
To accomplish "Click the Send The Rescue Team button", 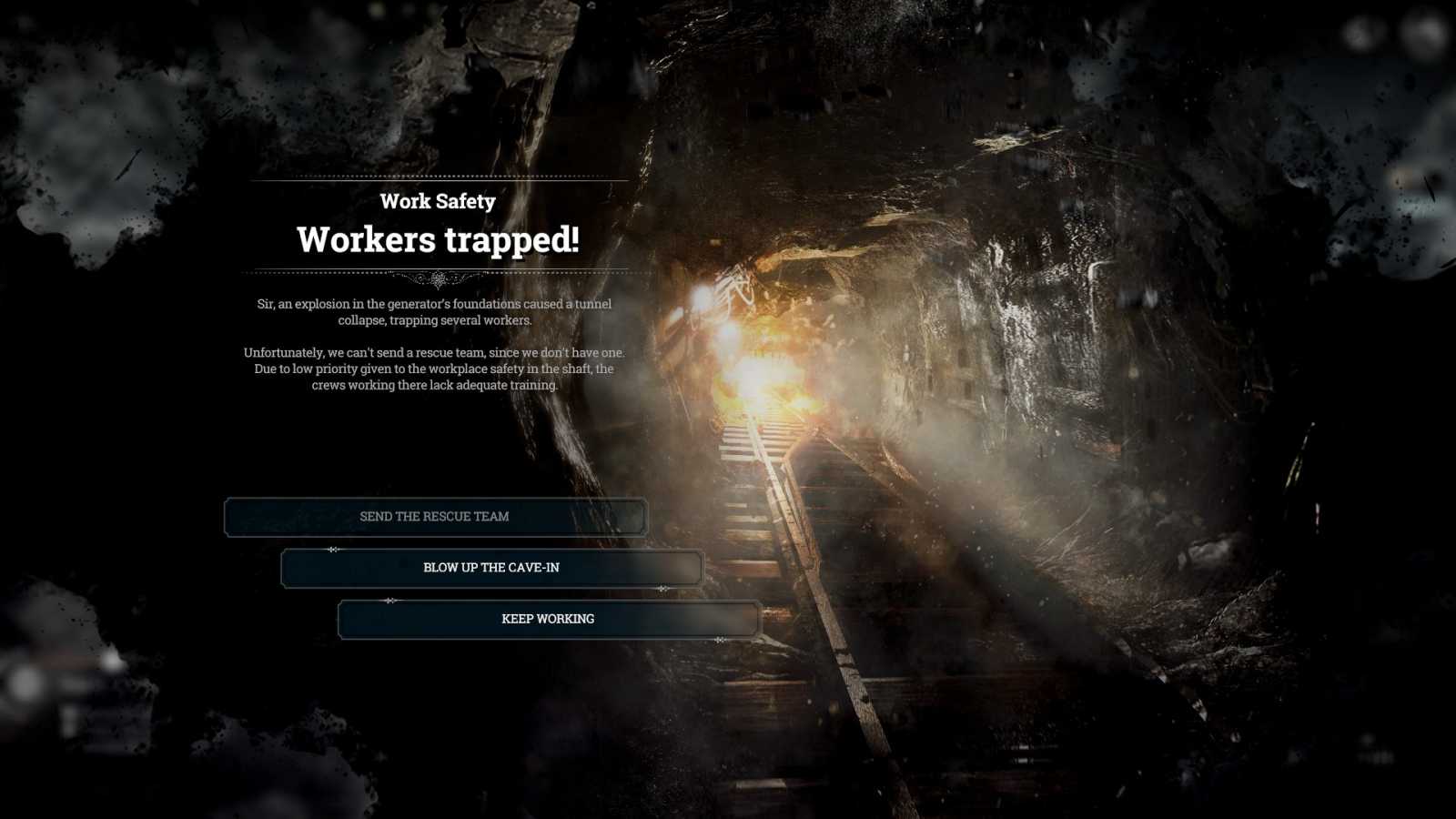I will 435,516.
